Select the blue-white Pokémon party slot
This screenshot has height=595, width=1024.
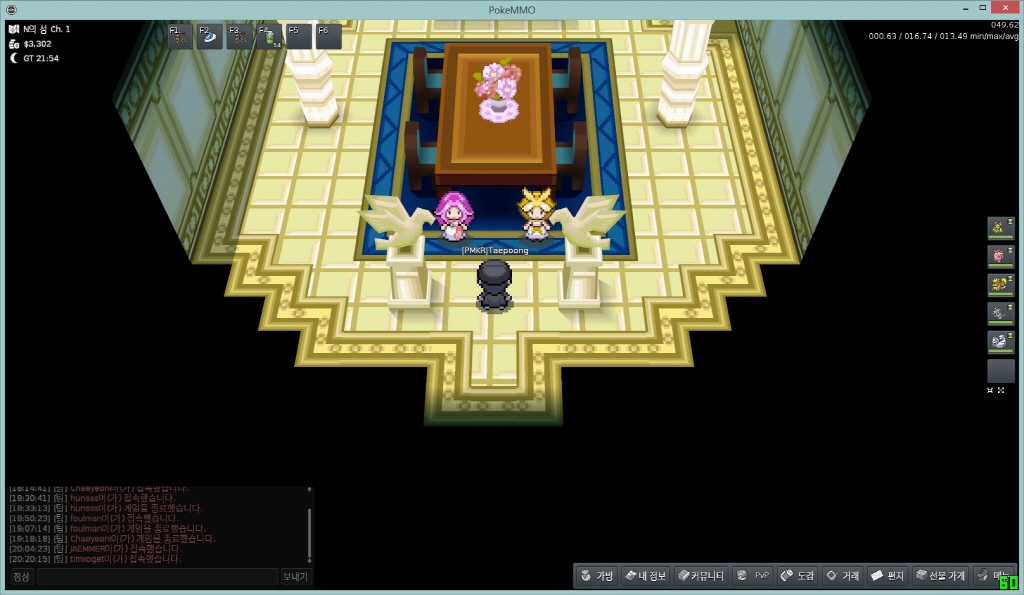[x=1000, y=342]
